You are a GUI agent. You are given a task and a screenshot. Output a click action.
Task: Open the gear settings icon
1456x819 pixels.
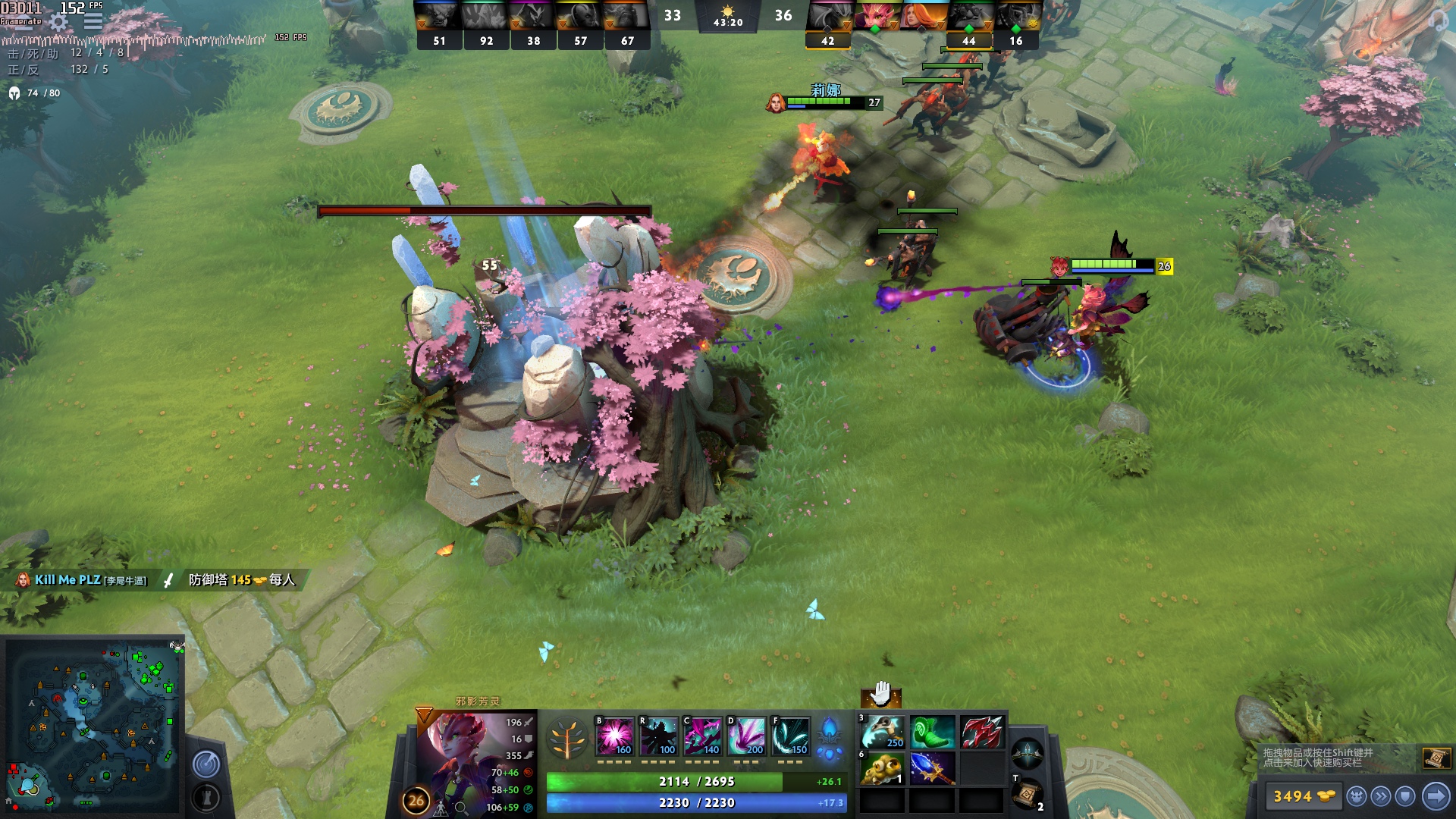58,23
